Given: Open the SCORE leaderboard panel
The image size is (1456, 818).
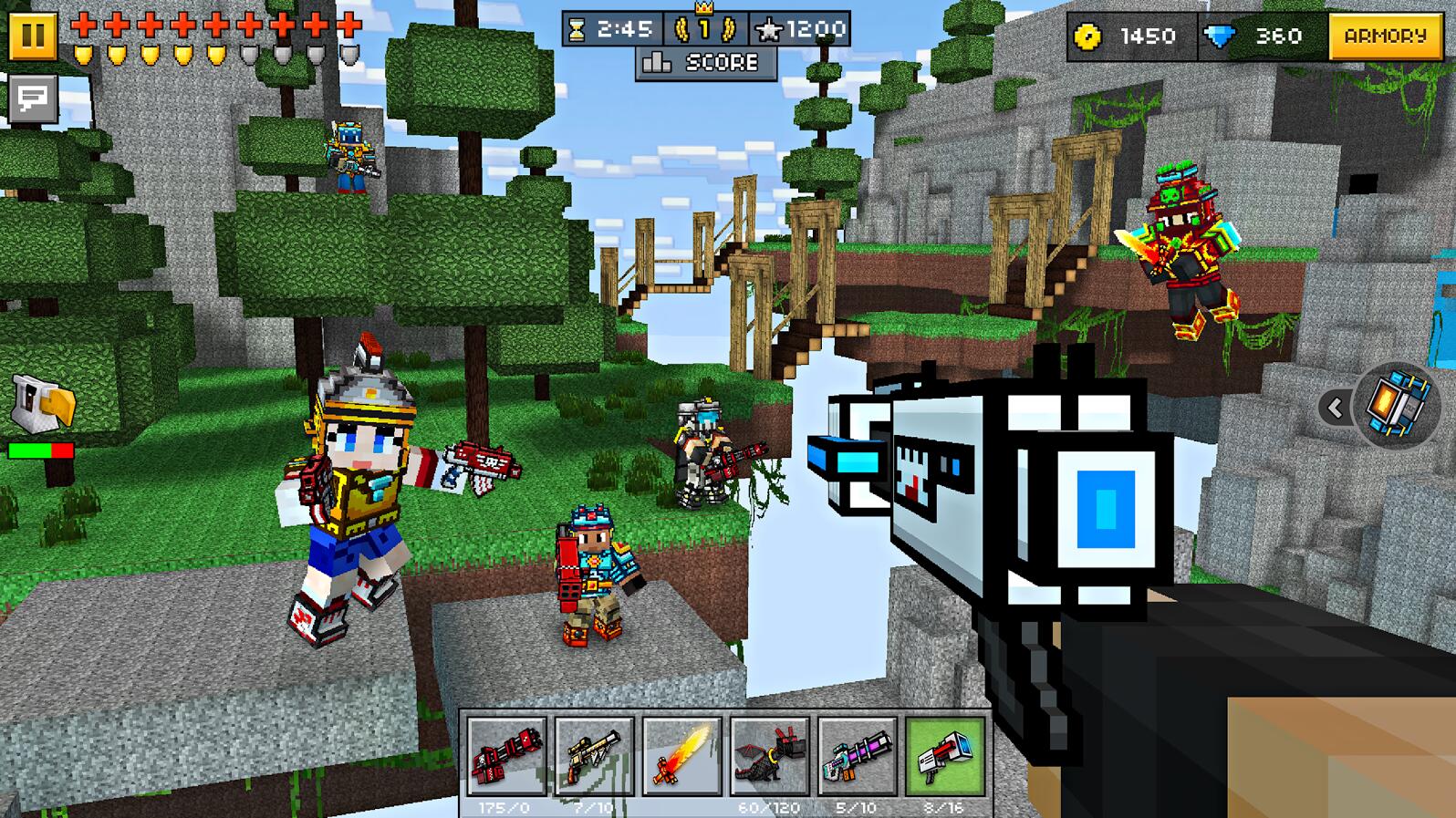Looking at the screenshot, I should [x=705, y=63].
